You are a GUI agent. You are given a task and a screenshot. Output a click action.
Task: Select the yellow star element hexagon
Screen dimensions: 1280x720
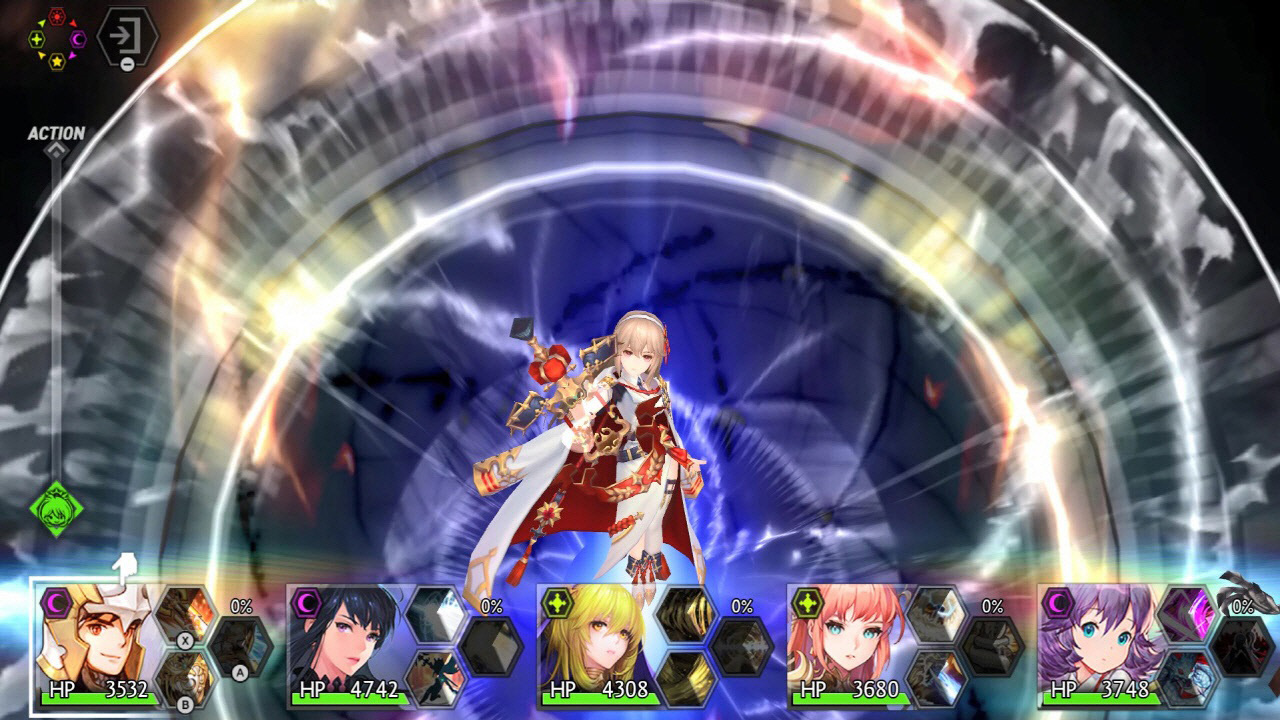[x=57, y=62]
